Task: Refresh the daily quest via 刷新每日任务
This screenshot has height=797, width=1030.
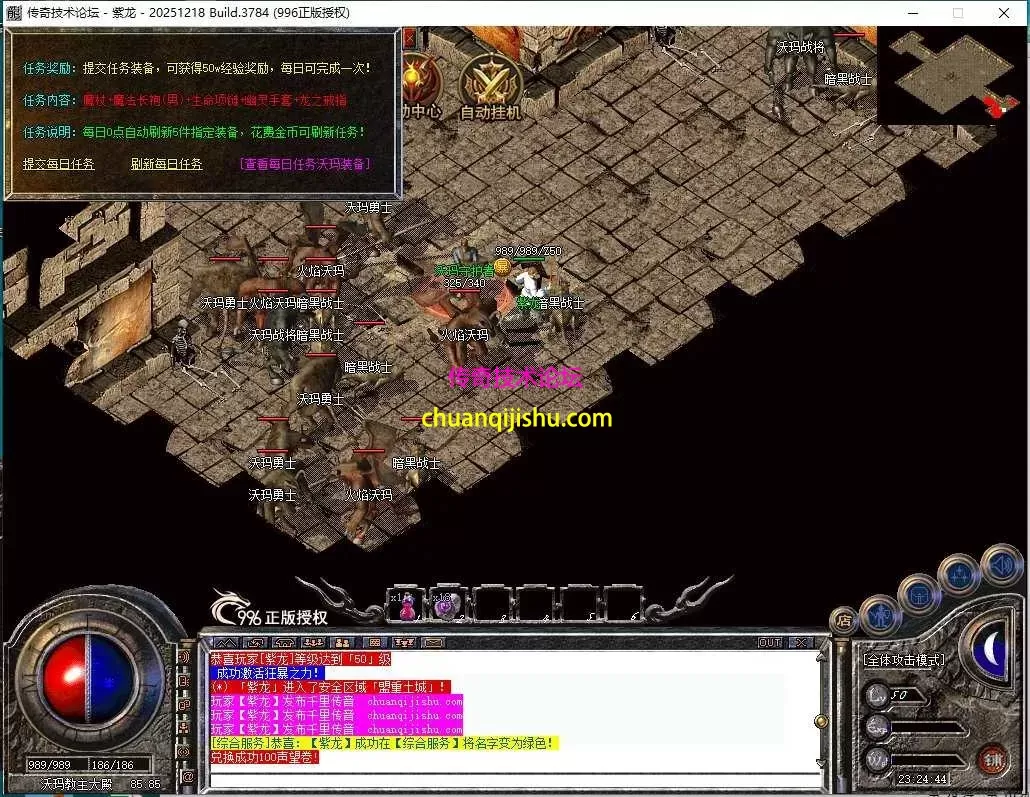Action: [166, 164]
